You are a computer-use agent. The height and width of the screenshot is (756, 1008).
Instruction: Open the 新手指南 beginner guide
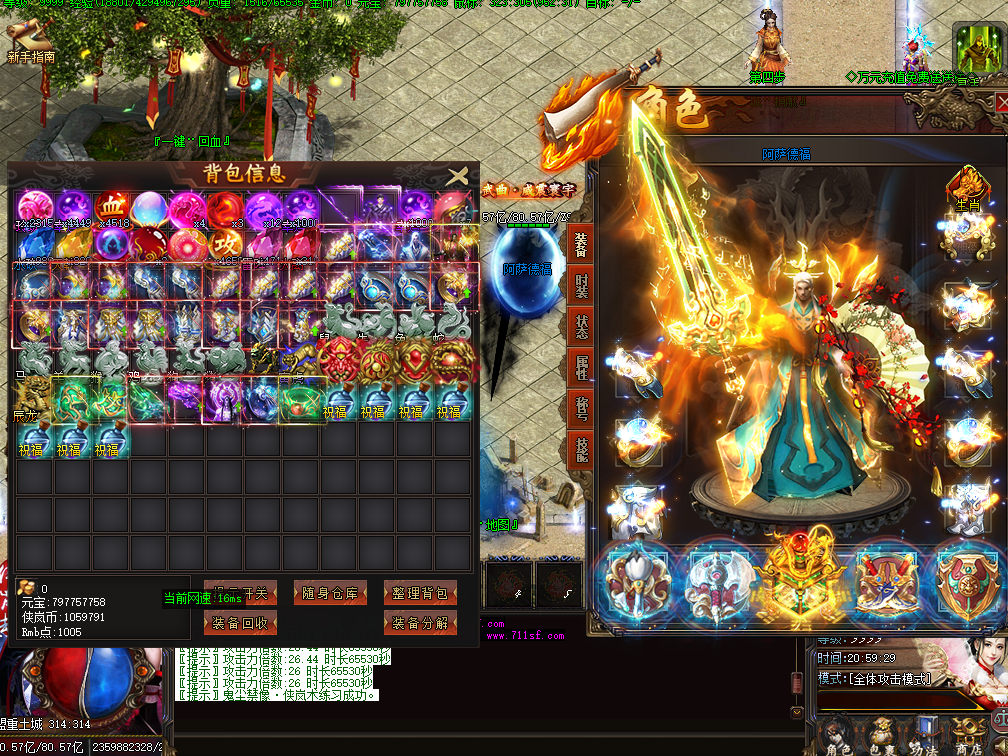click(30, 44)
